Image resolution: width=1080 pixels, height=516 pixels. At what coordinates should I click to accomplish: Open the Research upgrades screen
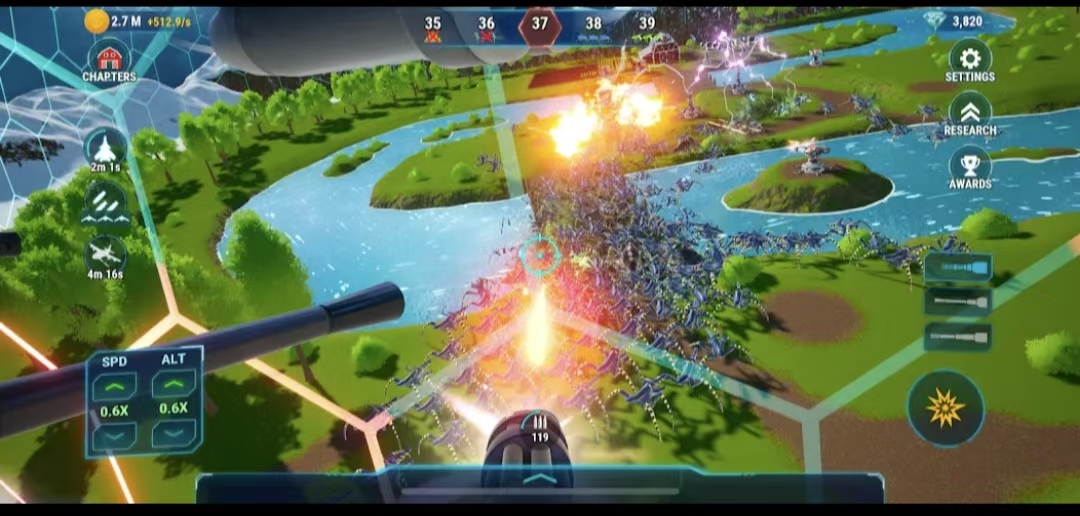(x=969, y=113)
